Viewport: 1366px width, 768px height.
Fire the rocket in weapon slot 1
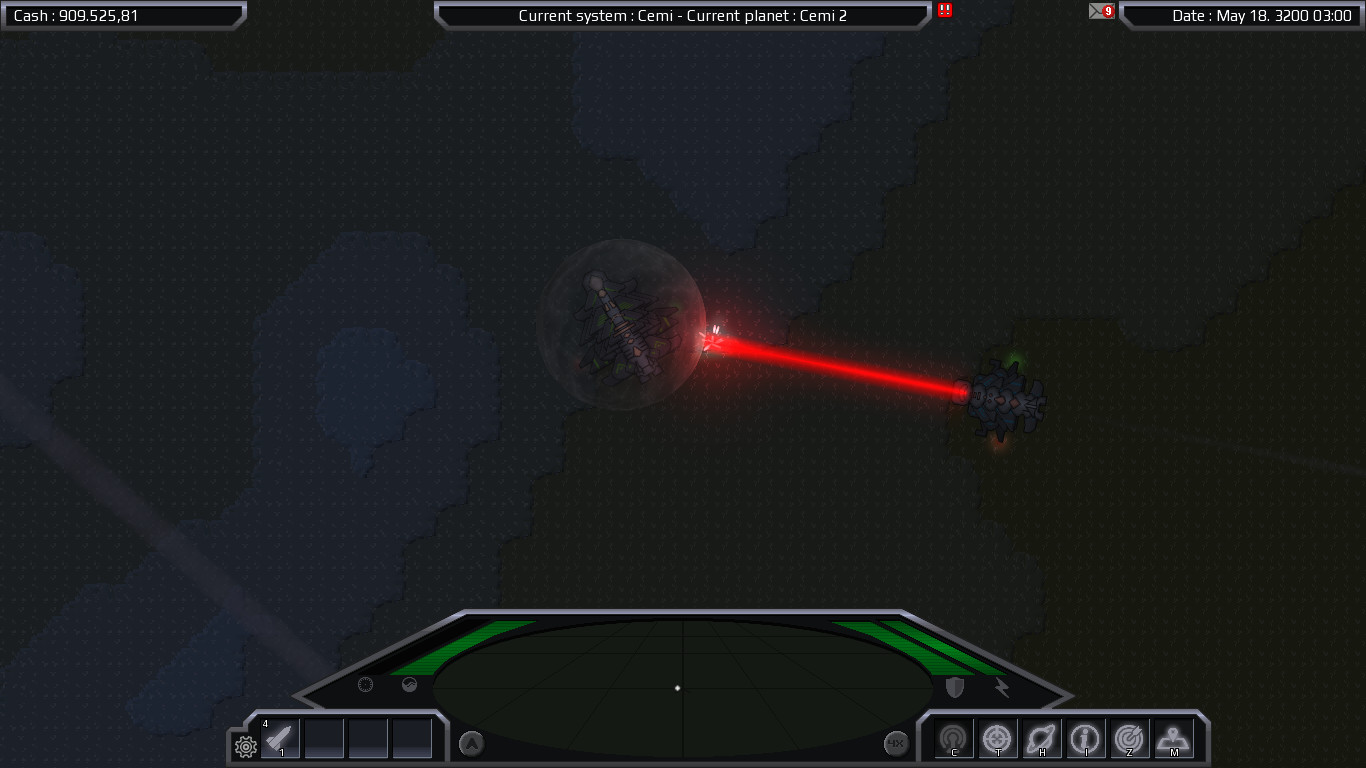(x=280, y=739)
